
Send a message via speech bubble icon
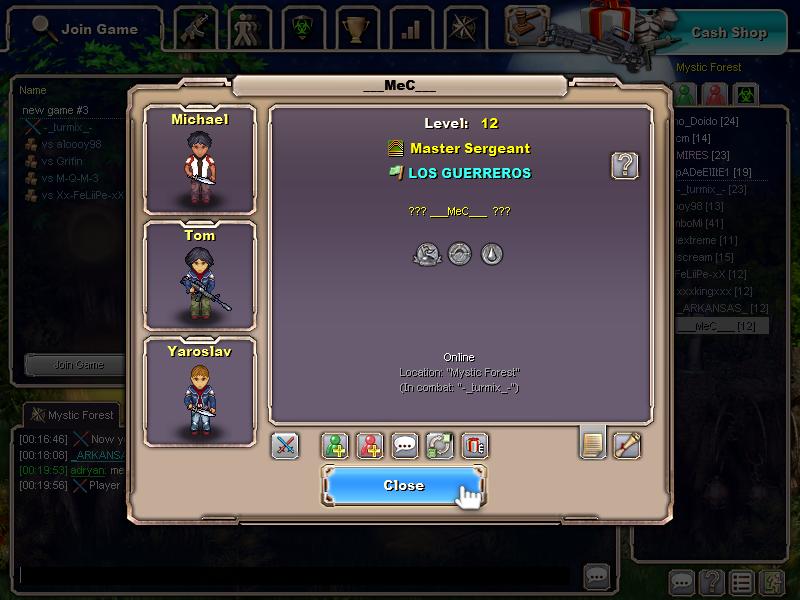pyautogui.click(x=405, y=446)
